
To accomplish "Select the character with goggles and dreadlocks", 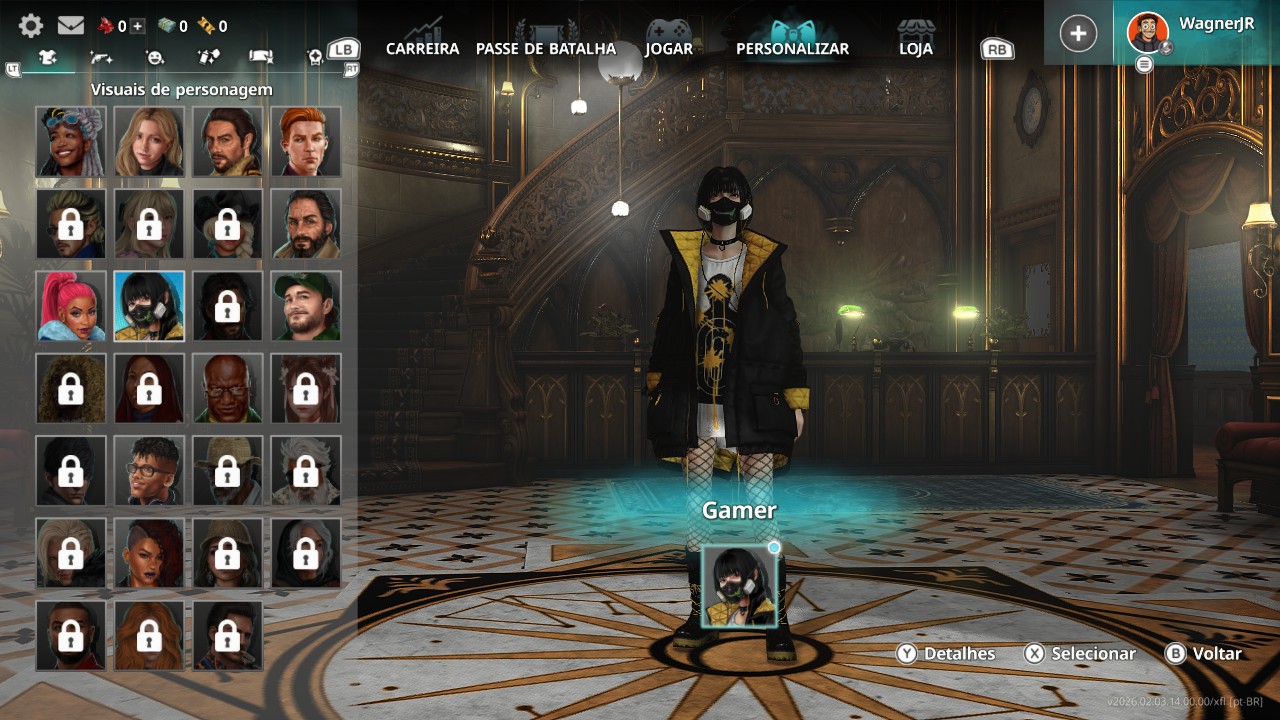I will pyautogui.click(x=70, y=142).
